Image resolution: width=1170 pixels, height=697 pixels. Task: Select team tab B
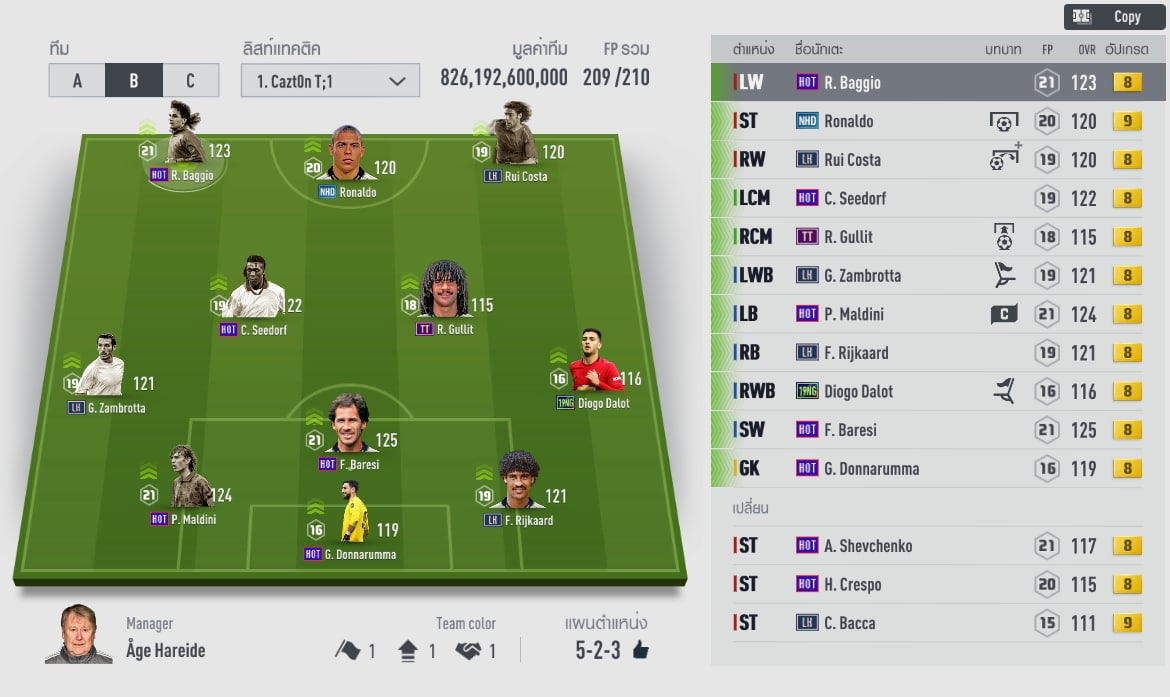pos(133,81)
